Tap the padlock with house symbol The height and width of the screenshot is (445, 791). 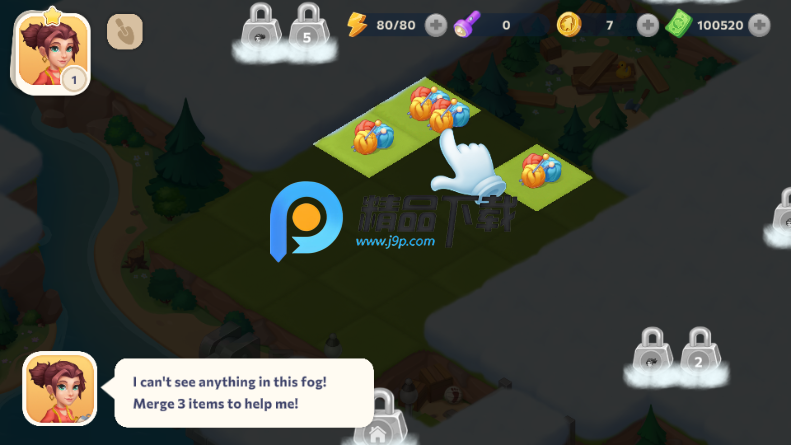tap(379, 420)
